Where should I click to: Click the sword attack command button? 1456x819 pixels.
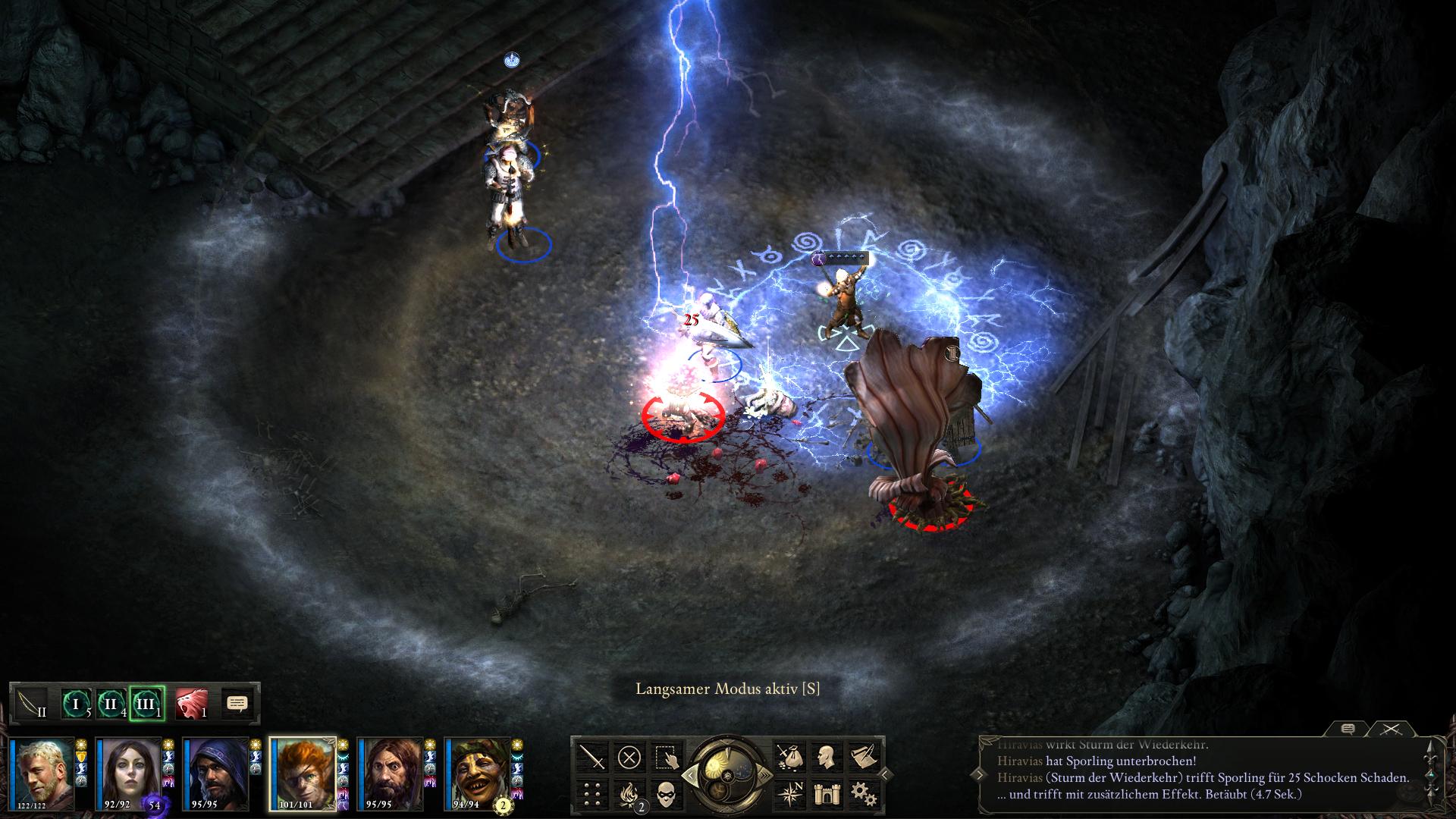pos(593,757)
